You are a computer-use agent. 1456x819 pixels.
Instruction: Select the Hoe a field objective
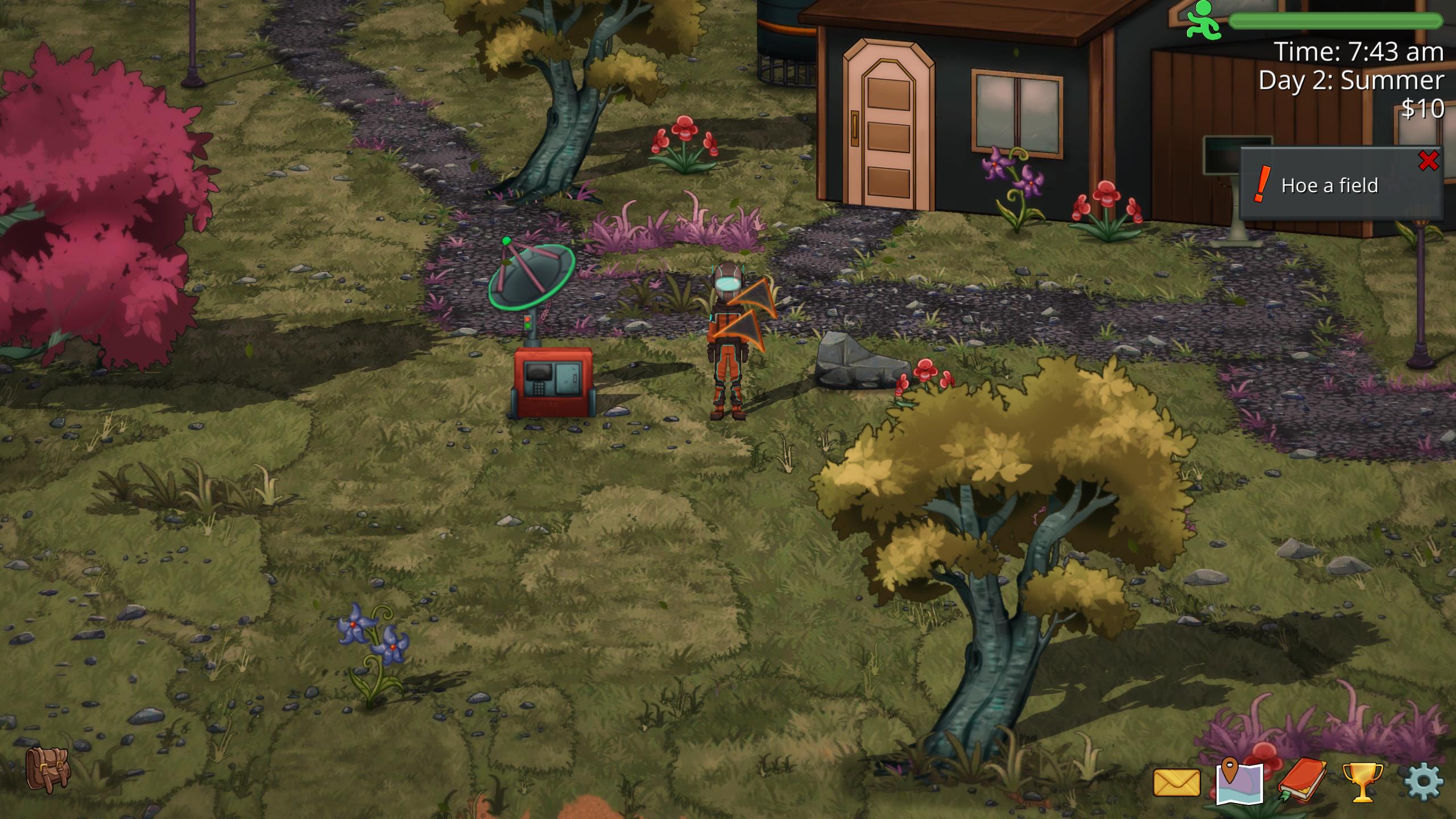point(1329,185)
